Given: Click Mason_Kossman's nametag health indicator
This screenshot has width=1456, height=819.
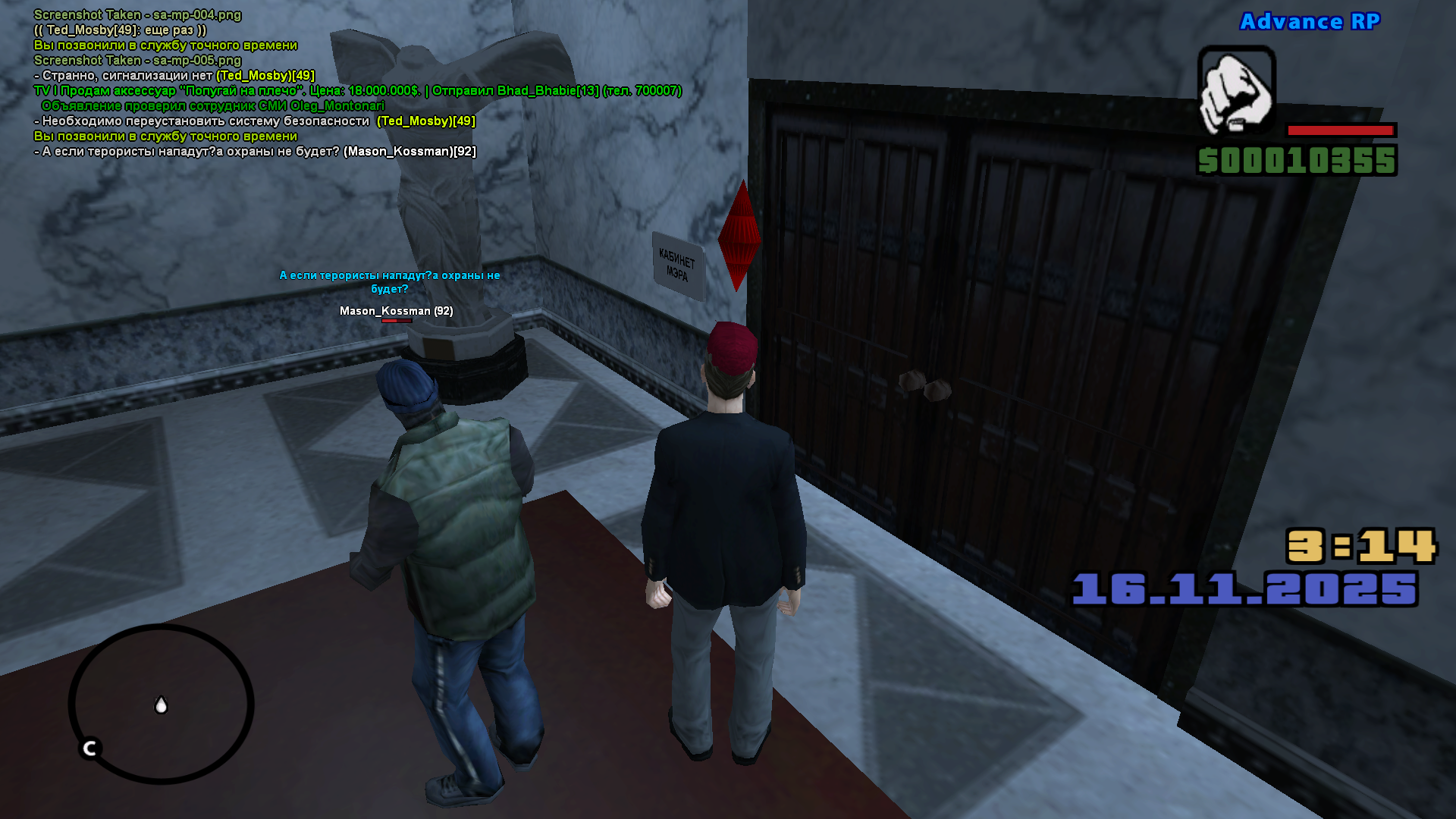Looking at the screenshot, I should pyautogui.click(x=397, y=321).
